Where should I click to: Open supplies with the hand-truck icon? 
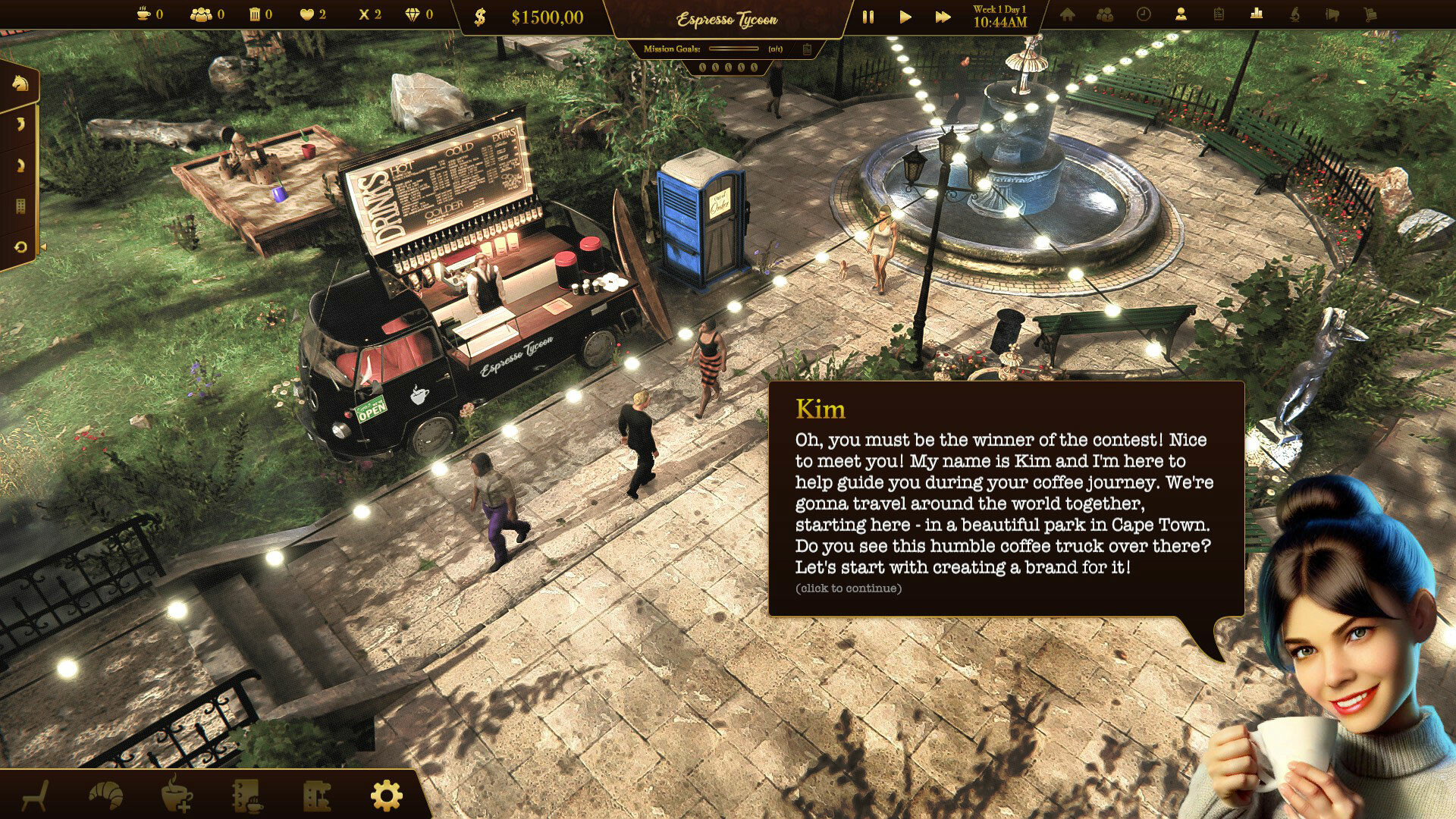1370,15
